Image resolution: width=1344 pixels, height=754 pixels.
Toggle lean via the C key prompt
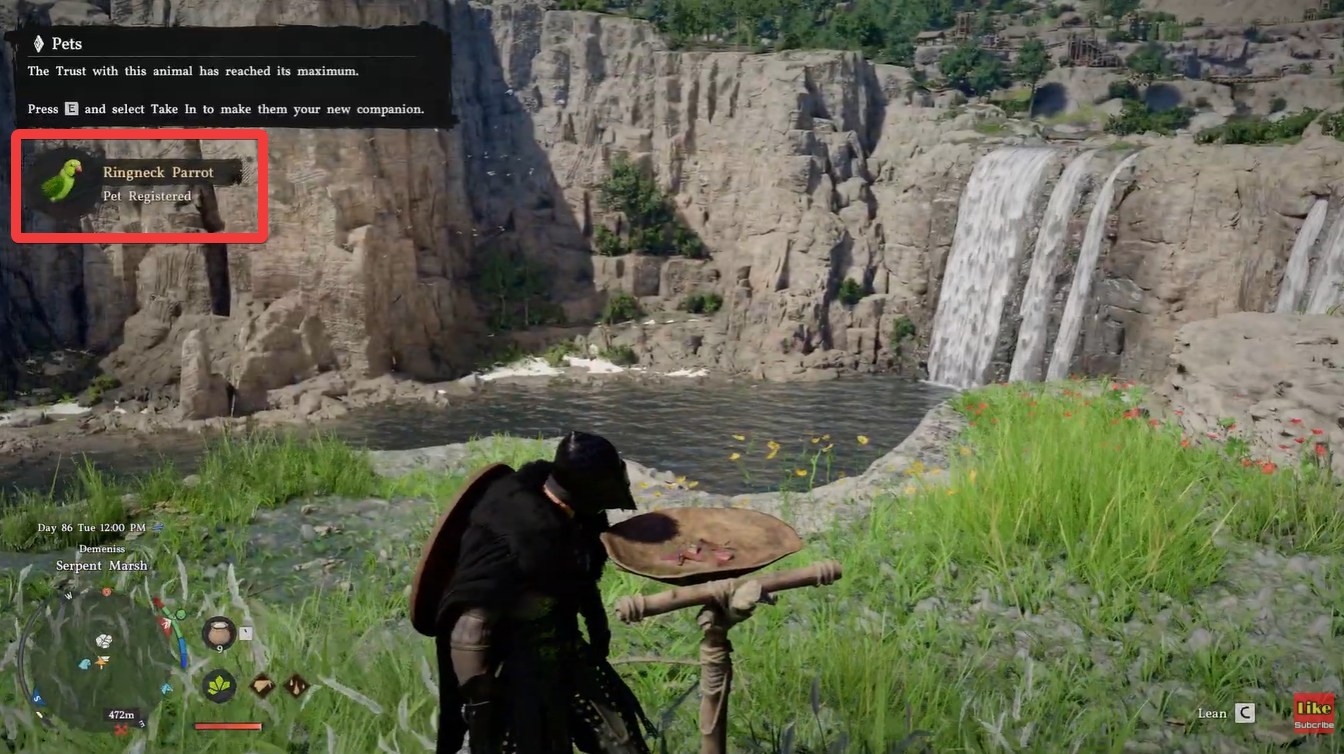[x=1244, y=713]
